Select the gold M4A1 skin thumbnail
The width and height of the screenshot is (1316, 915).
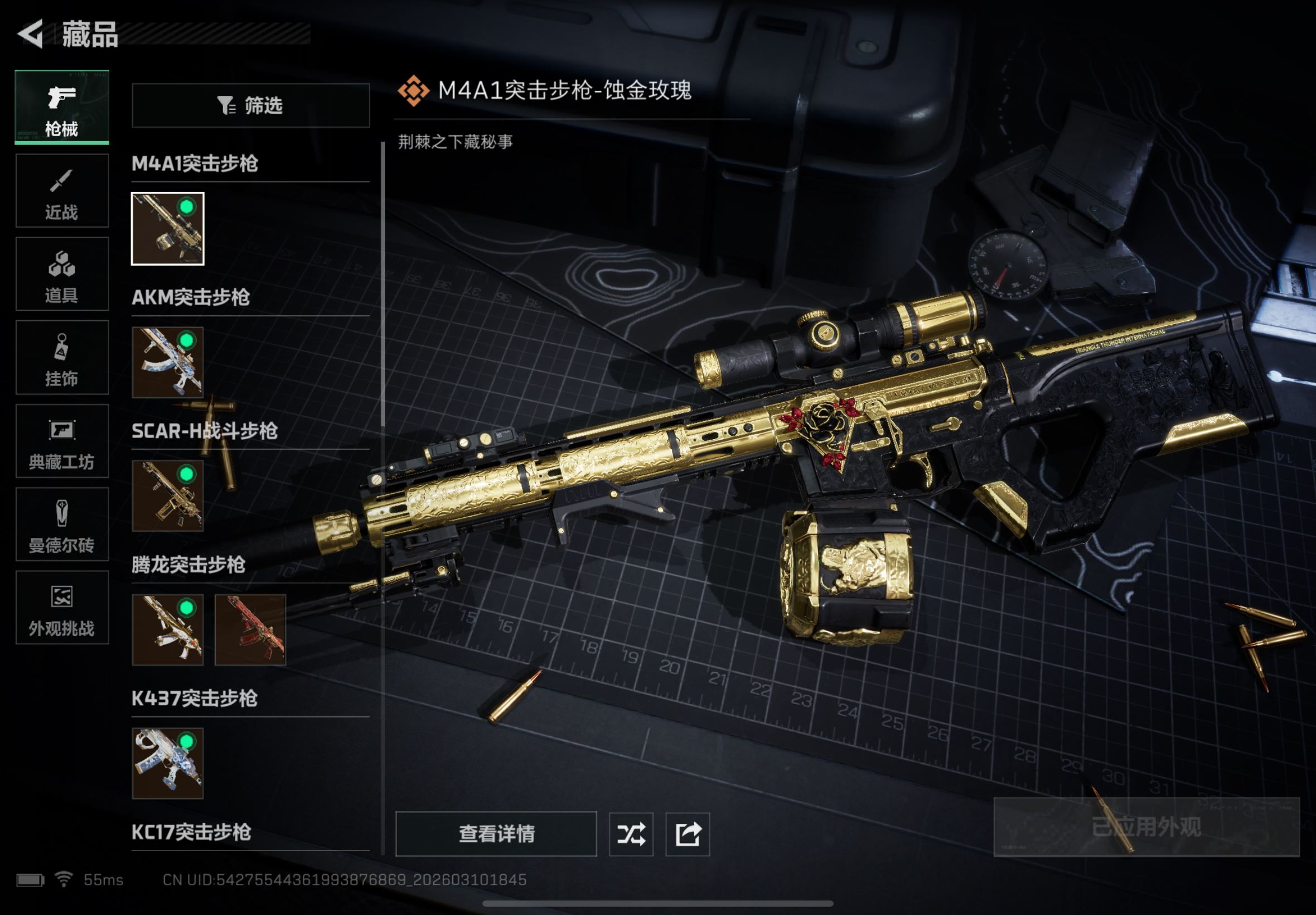(167, 229)
